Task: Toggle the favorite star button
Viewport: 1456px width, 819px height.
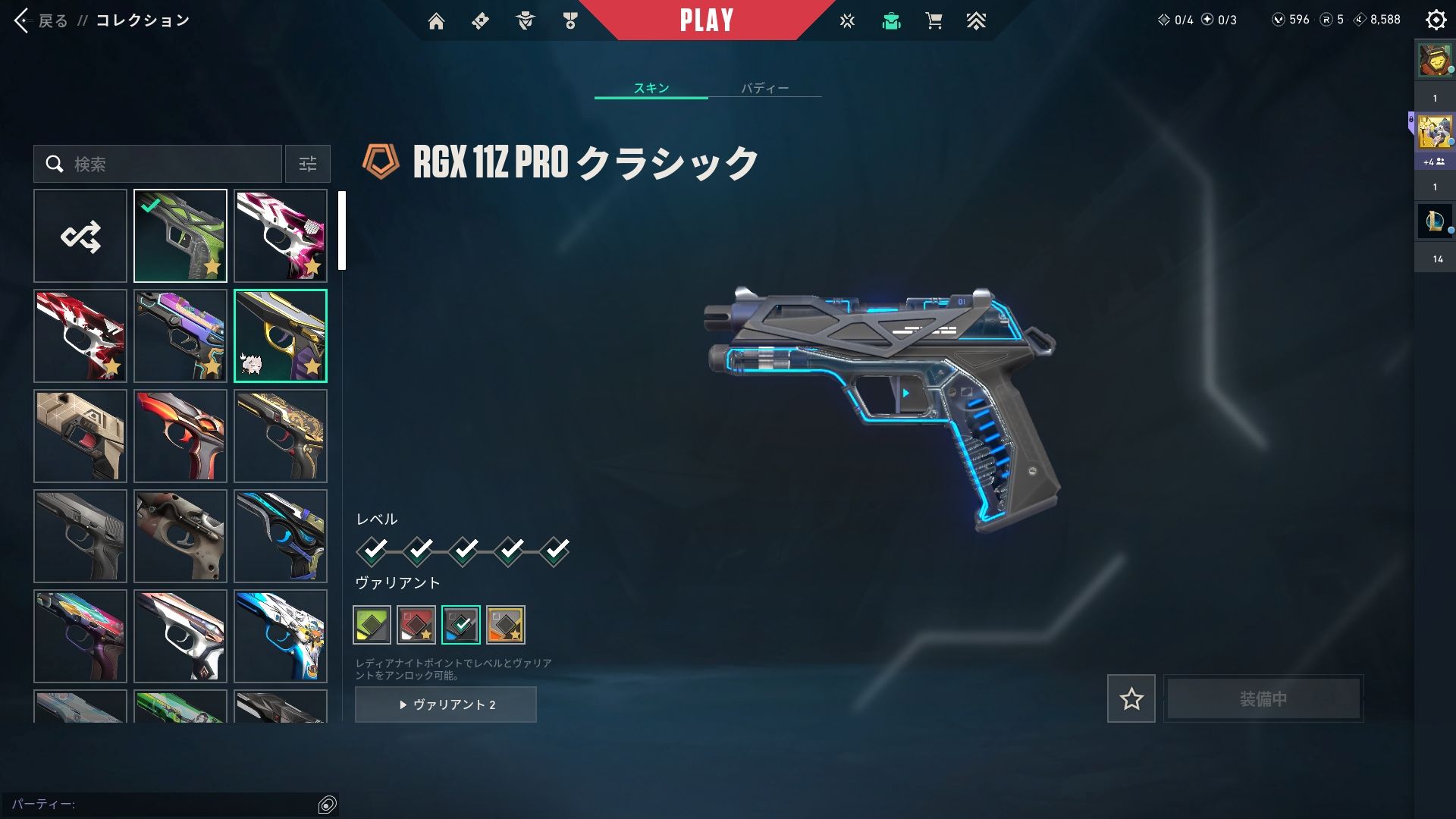Action: coord(1131,698)
